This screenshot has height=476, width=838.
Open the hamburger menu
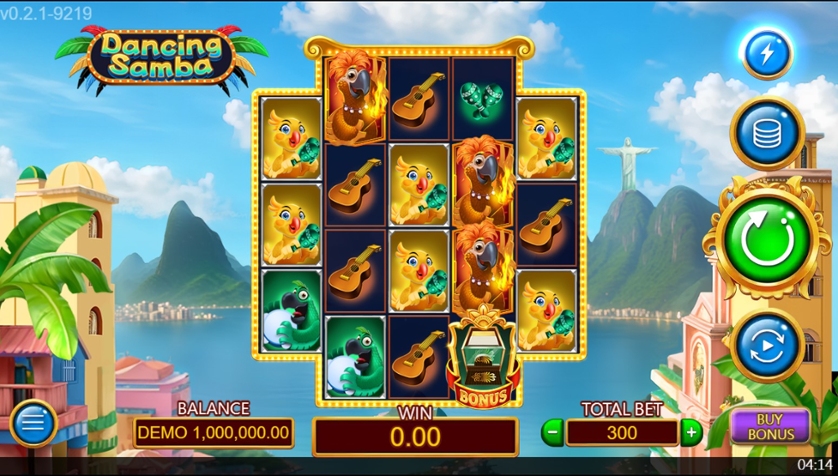click(x=33, y=424)
